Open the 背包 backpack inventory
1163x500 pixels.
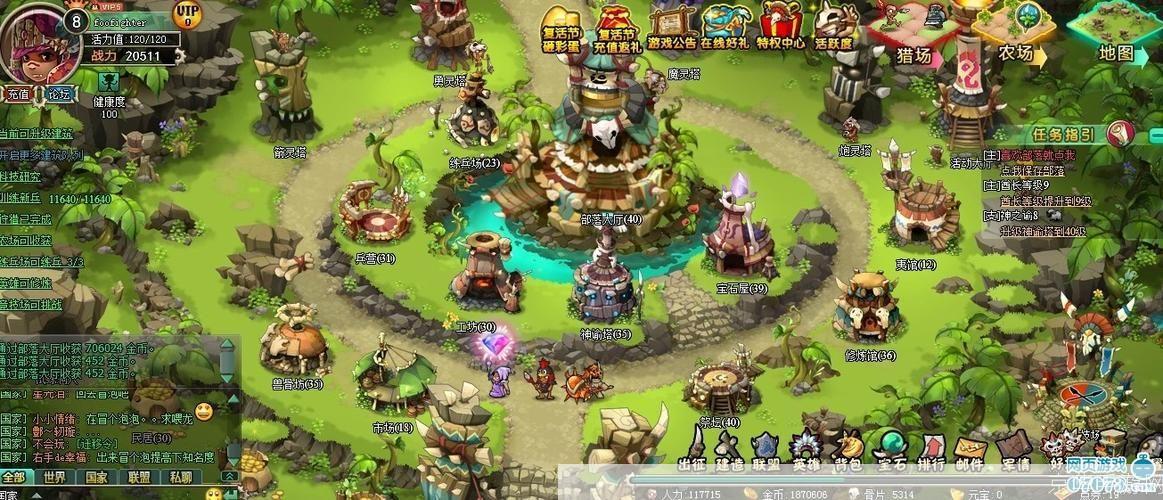click(848, 449)
